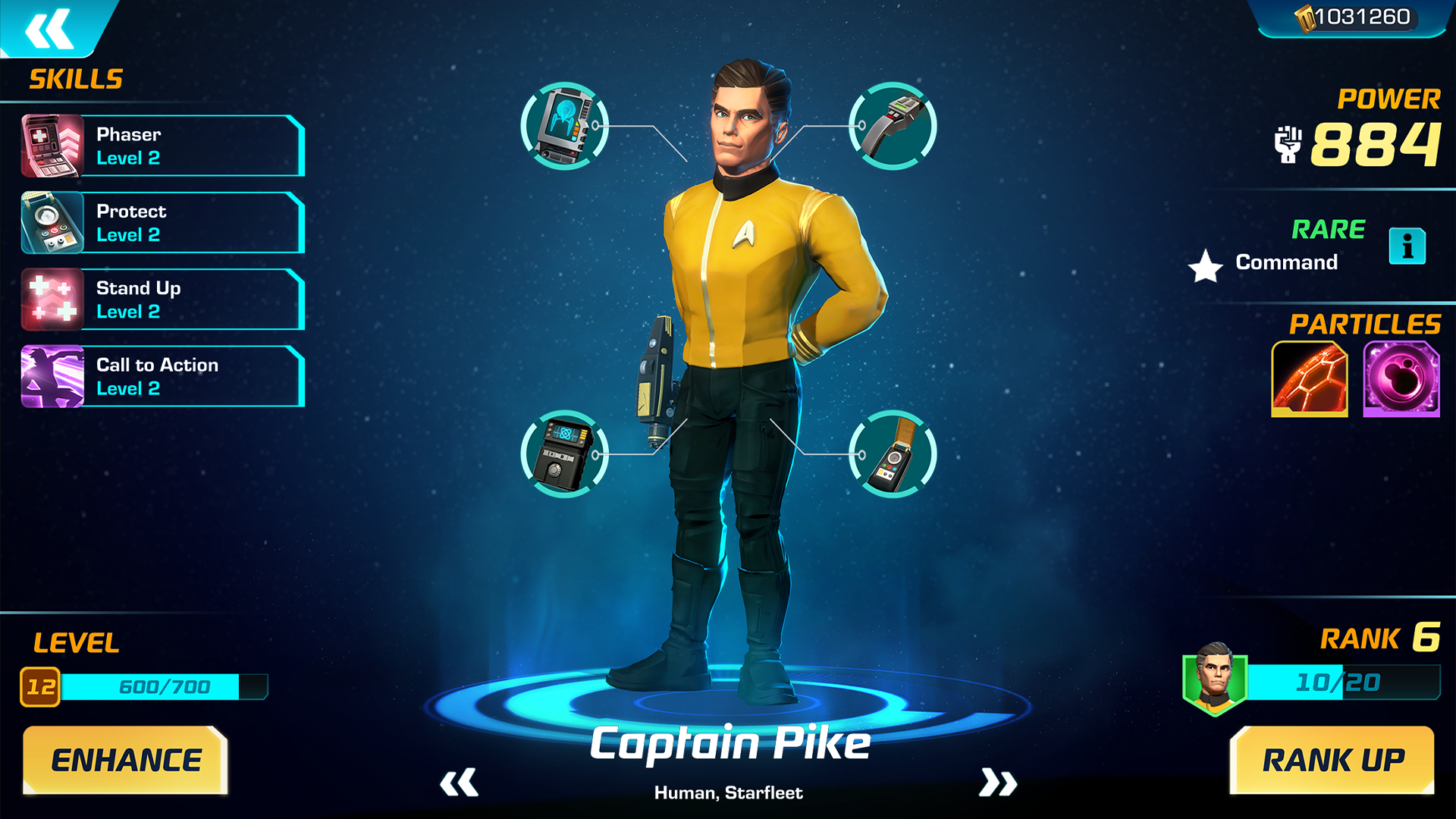
Task: Open the communicator gear slot
Action: [892, 125]
